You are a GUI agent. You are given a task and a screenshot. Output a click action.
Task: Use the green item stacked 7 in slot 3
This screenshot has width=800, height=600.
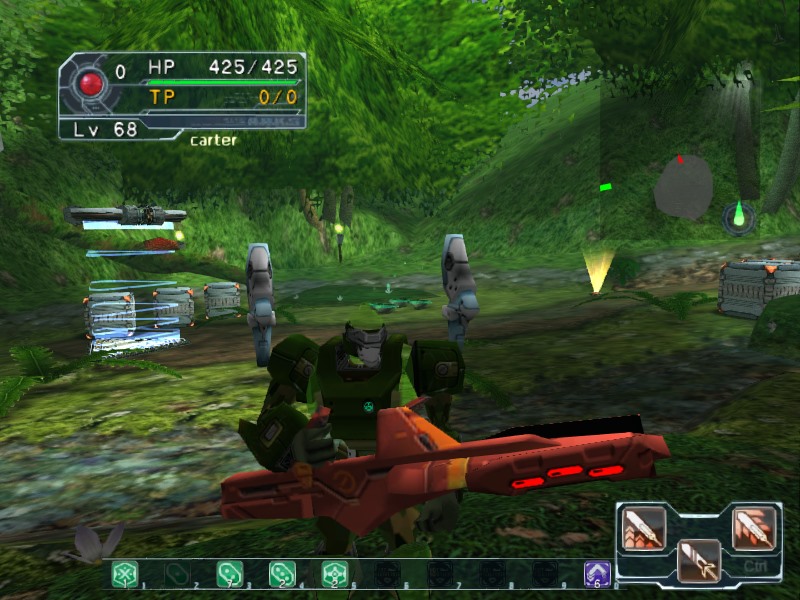coord(230,574)
